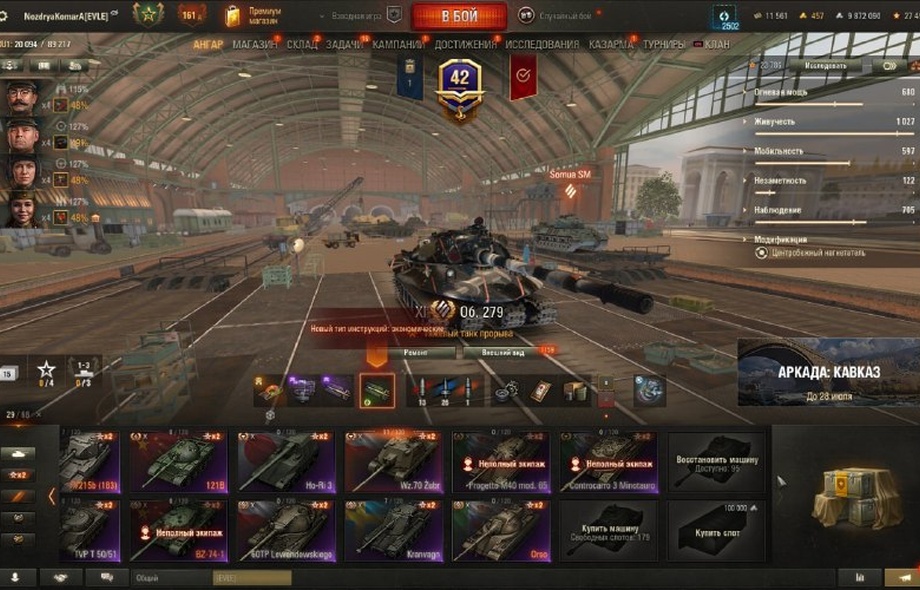Open the Аркада: Кавказ event banner
Viewport: 920px width, 590px height.
[x=828, y=372]
